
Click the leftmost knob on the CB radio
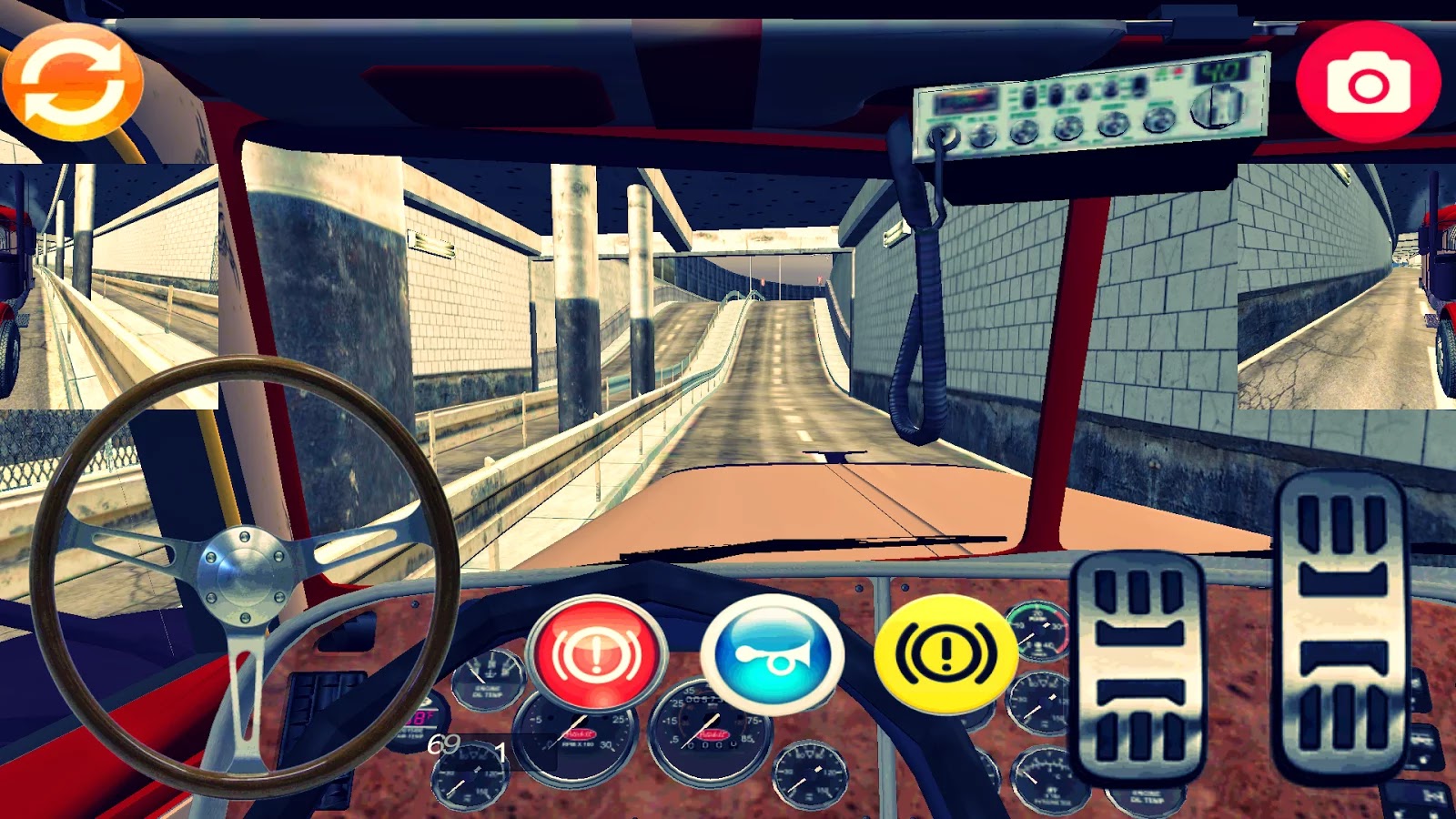click(982, 135)
